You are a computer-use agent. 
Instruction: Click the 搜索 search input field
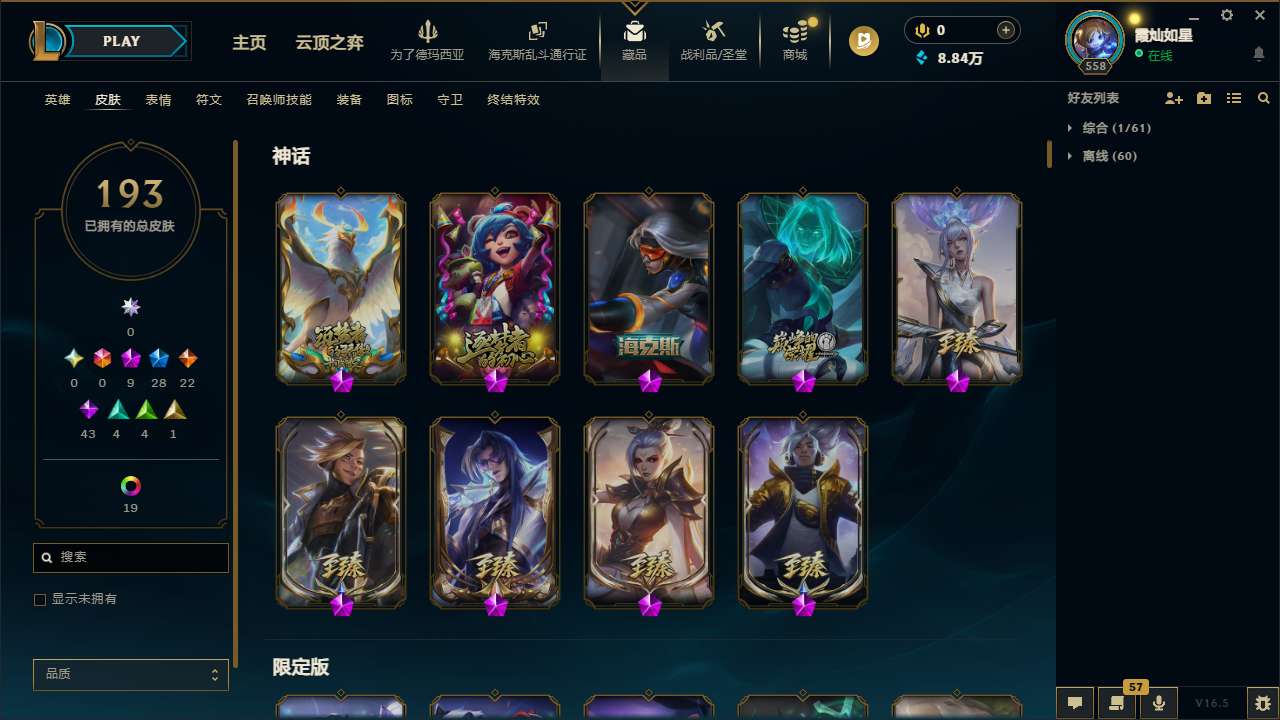pyautogui.click(x=130, y=557)
